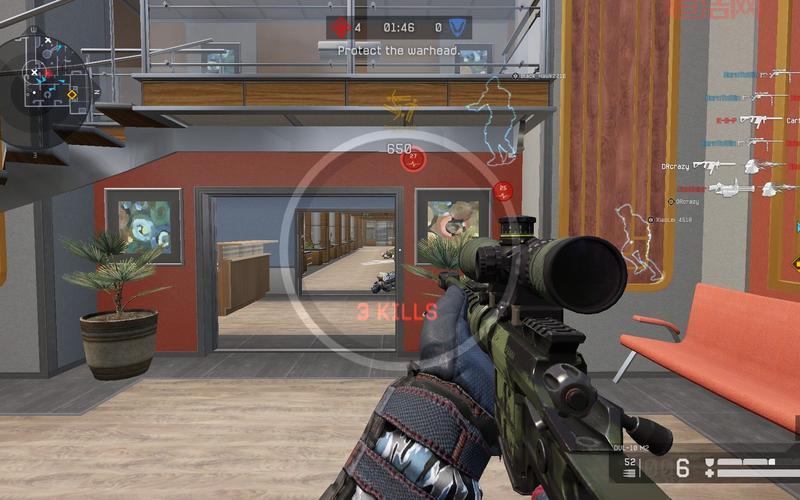The width and height of the screenshot is (800, 500).
Task: Select the red team emblem on the scoreboard
Action: click(341, 28)
